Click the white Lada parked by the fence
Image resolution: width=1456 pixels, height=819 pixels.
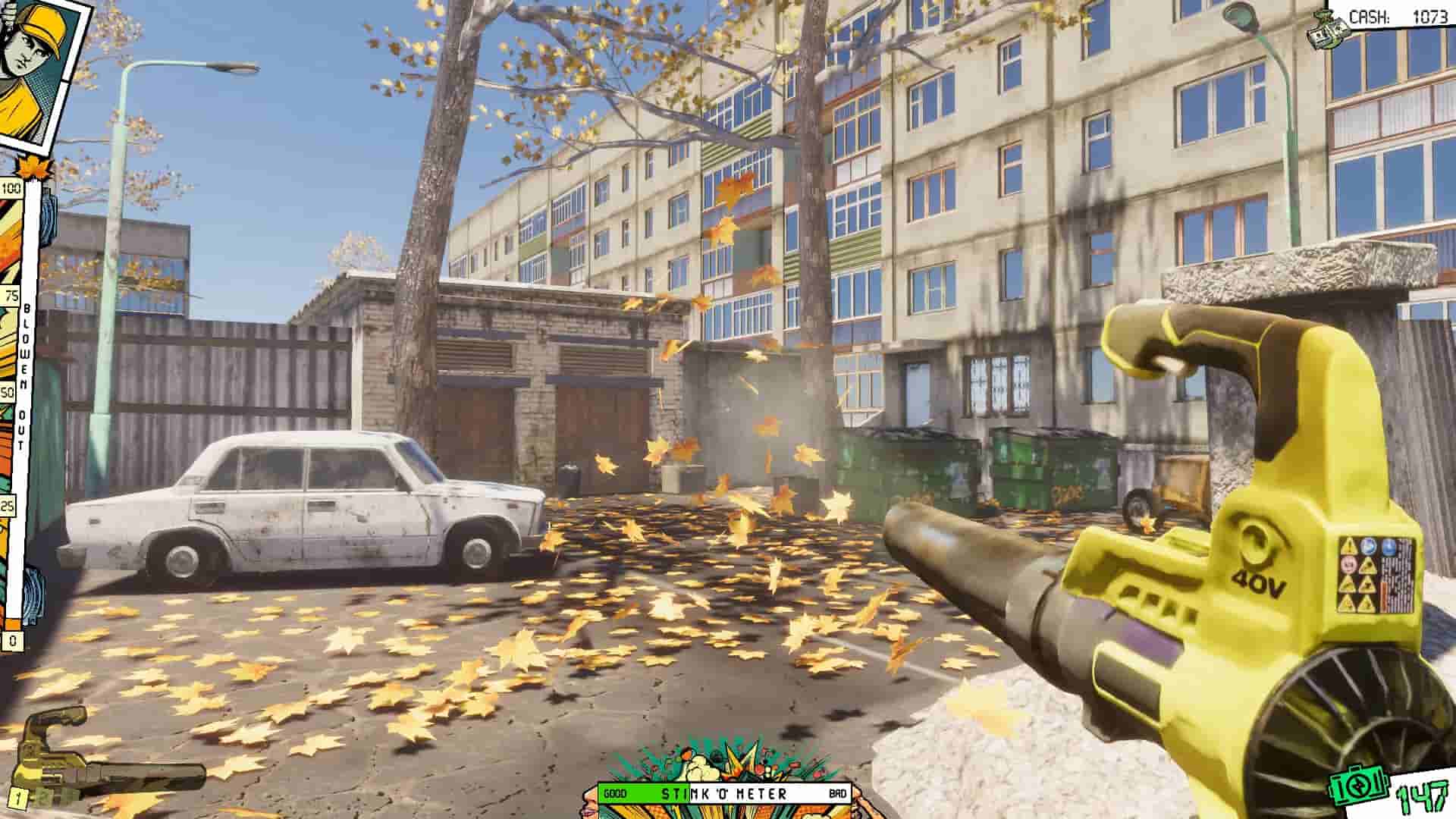pos(303,500)
